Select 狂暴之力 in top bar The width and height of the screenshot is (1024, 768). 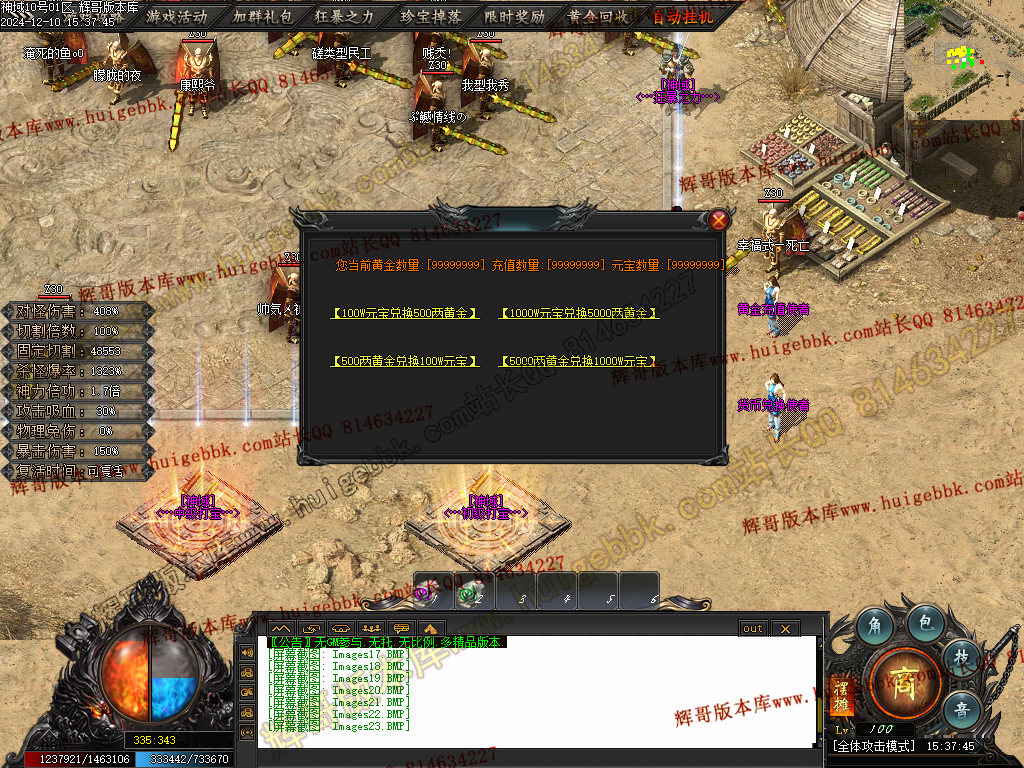pyautogui.click(x=346, y=16)
